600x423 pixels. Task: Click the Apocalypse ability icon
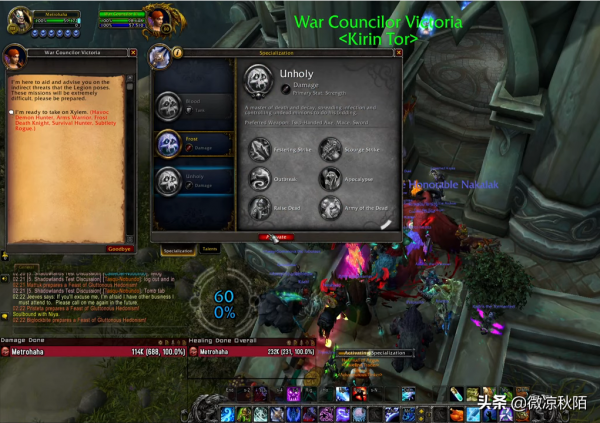[332, 178]
